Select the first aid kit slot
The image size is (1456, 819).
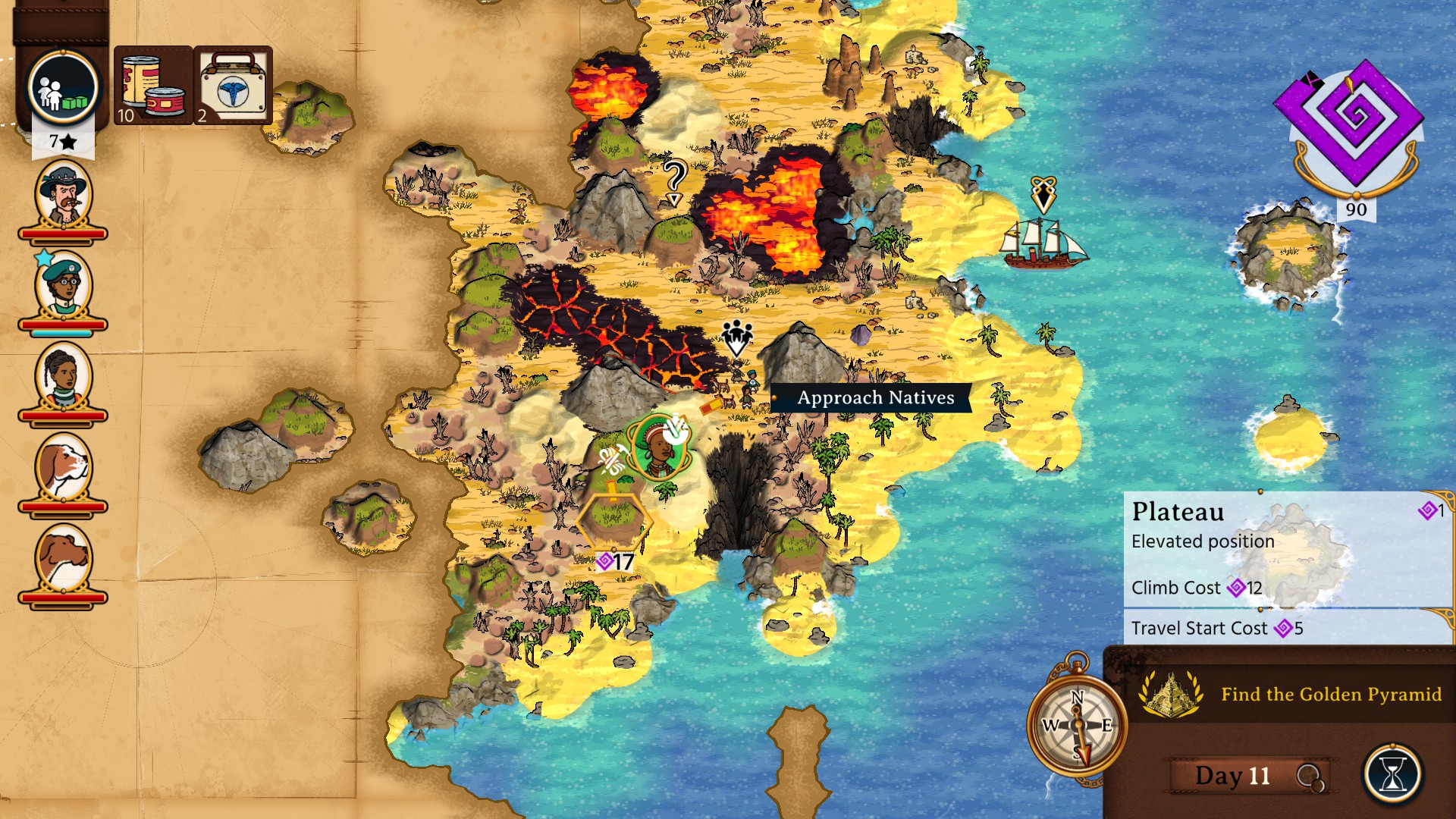233,85
